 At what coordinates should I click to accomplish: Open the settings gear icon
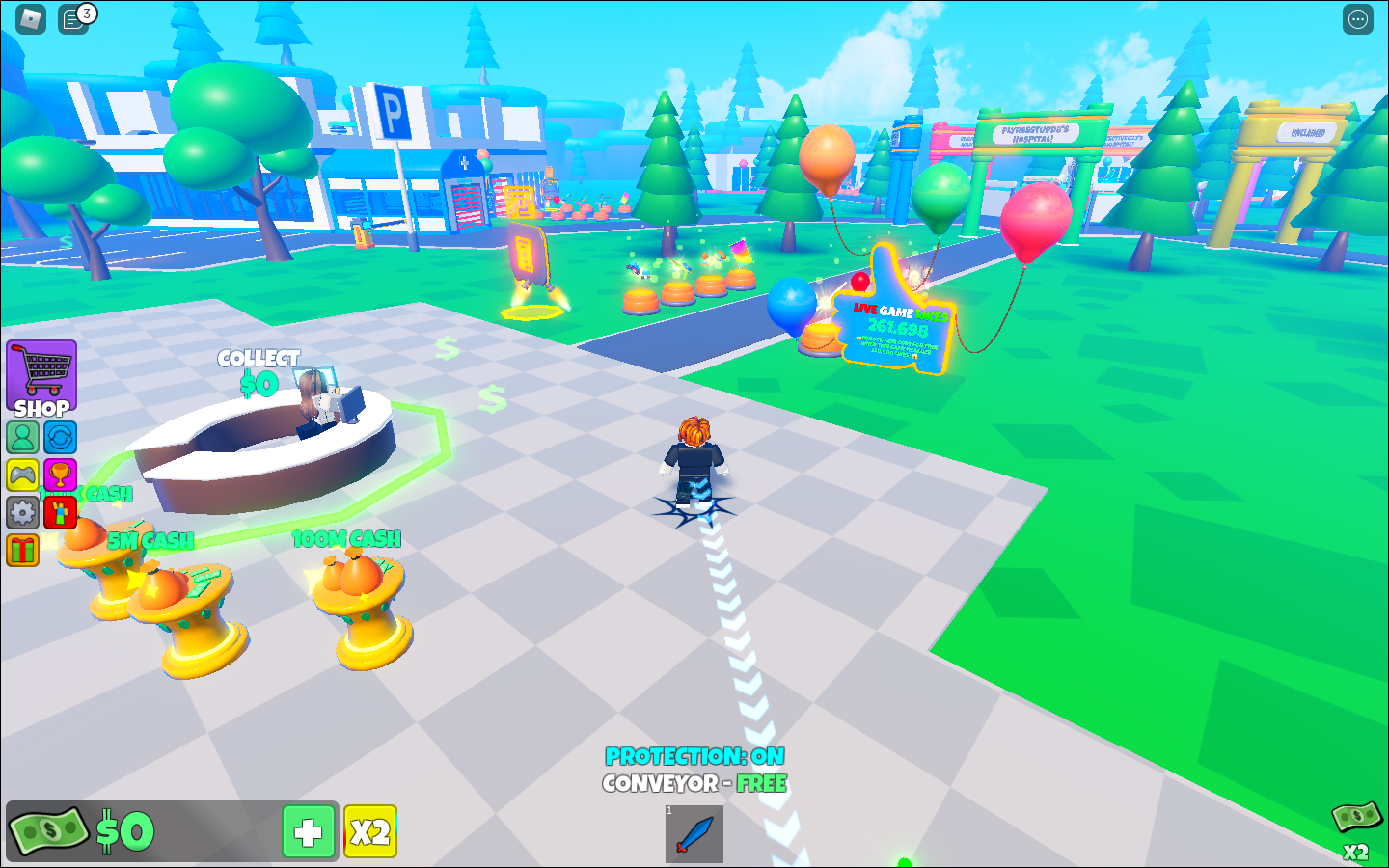[x=23, y=512]
